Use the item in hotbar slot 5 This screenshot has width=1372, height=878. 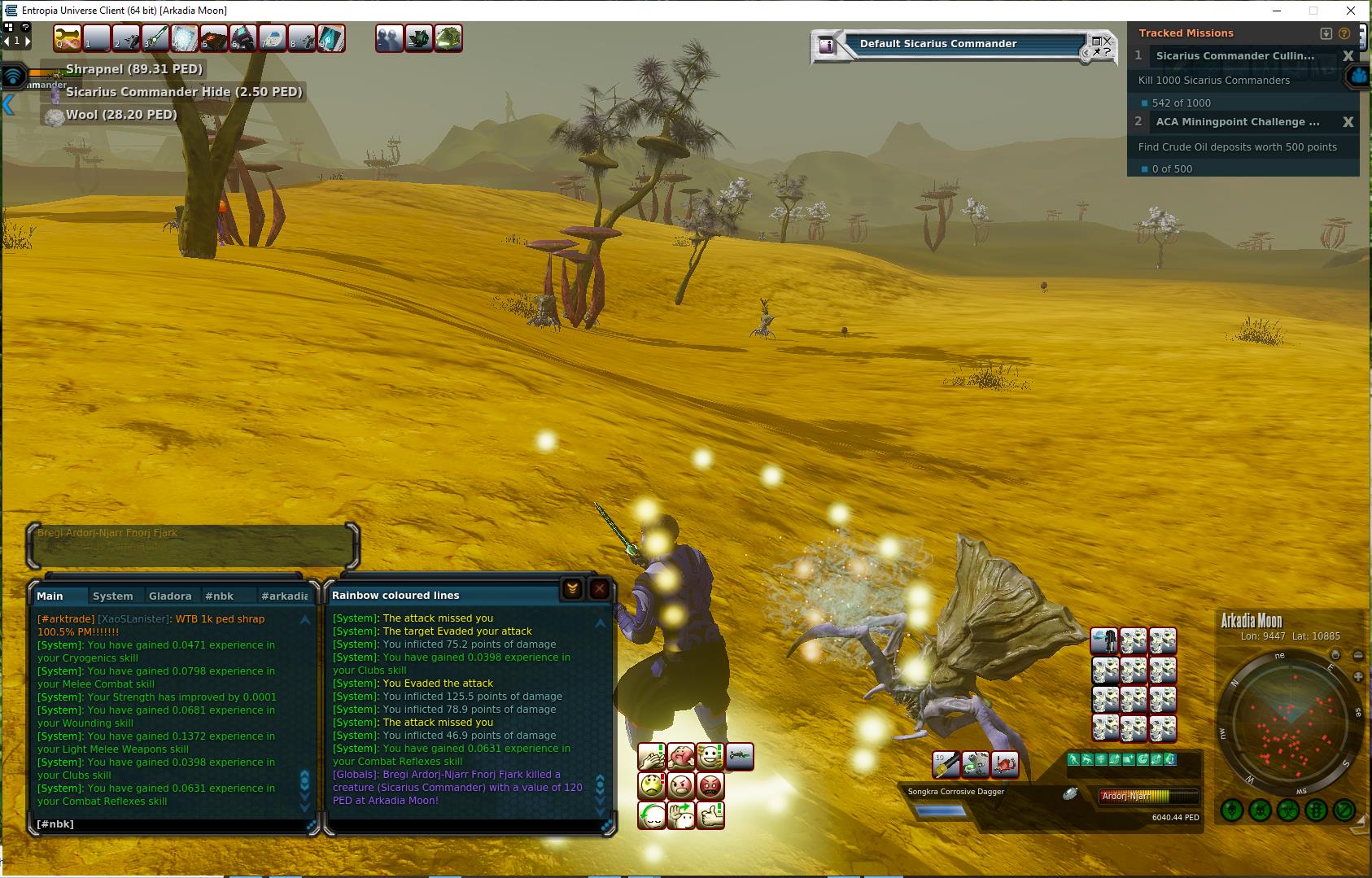point(214,38)
